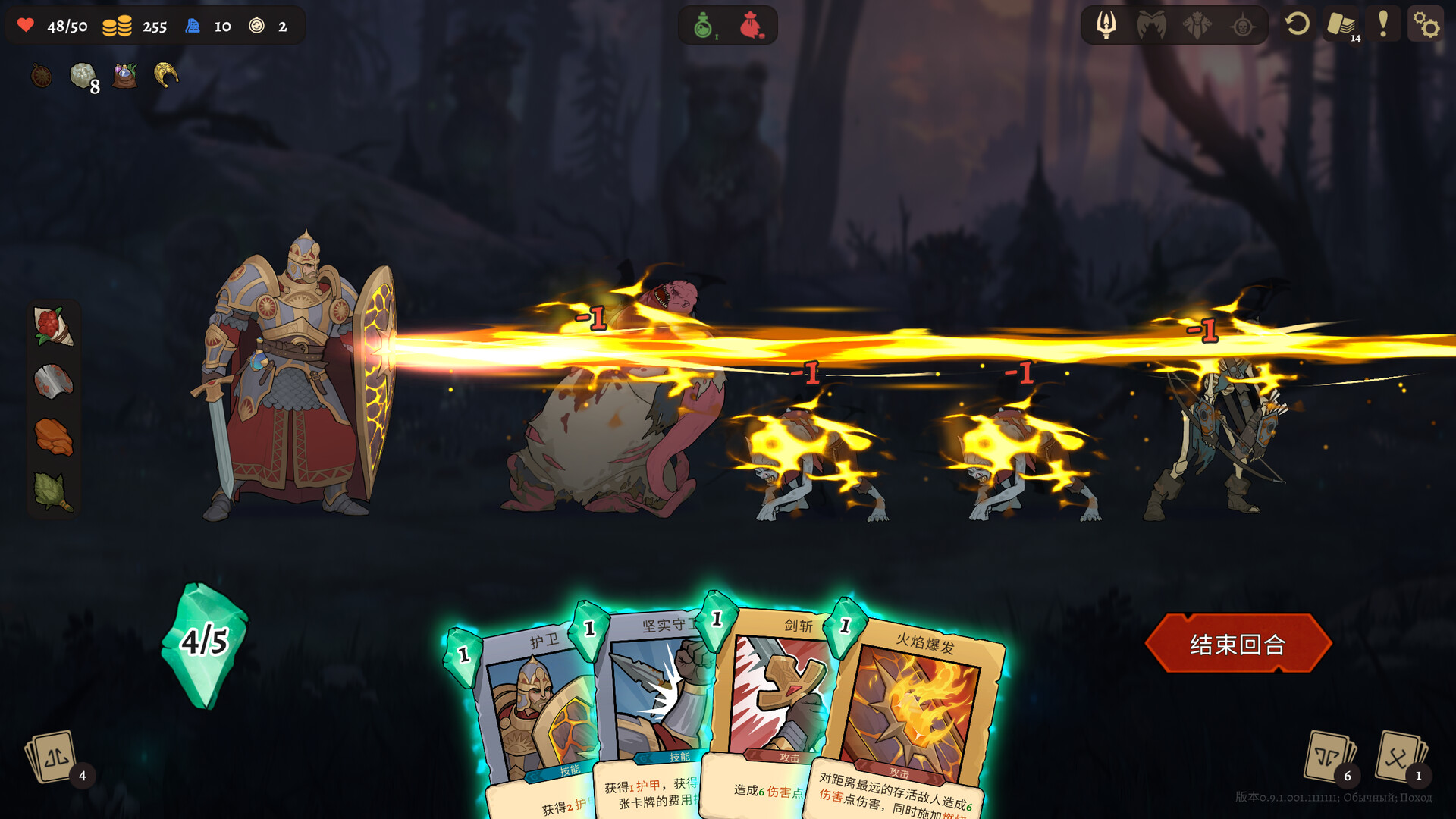The width and height of the screenshot is (1456, 819).
Task: Use the green potion flask
Action: (704, 26)
